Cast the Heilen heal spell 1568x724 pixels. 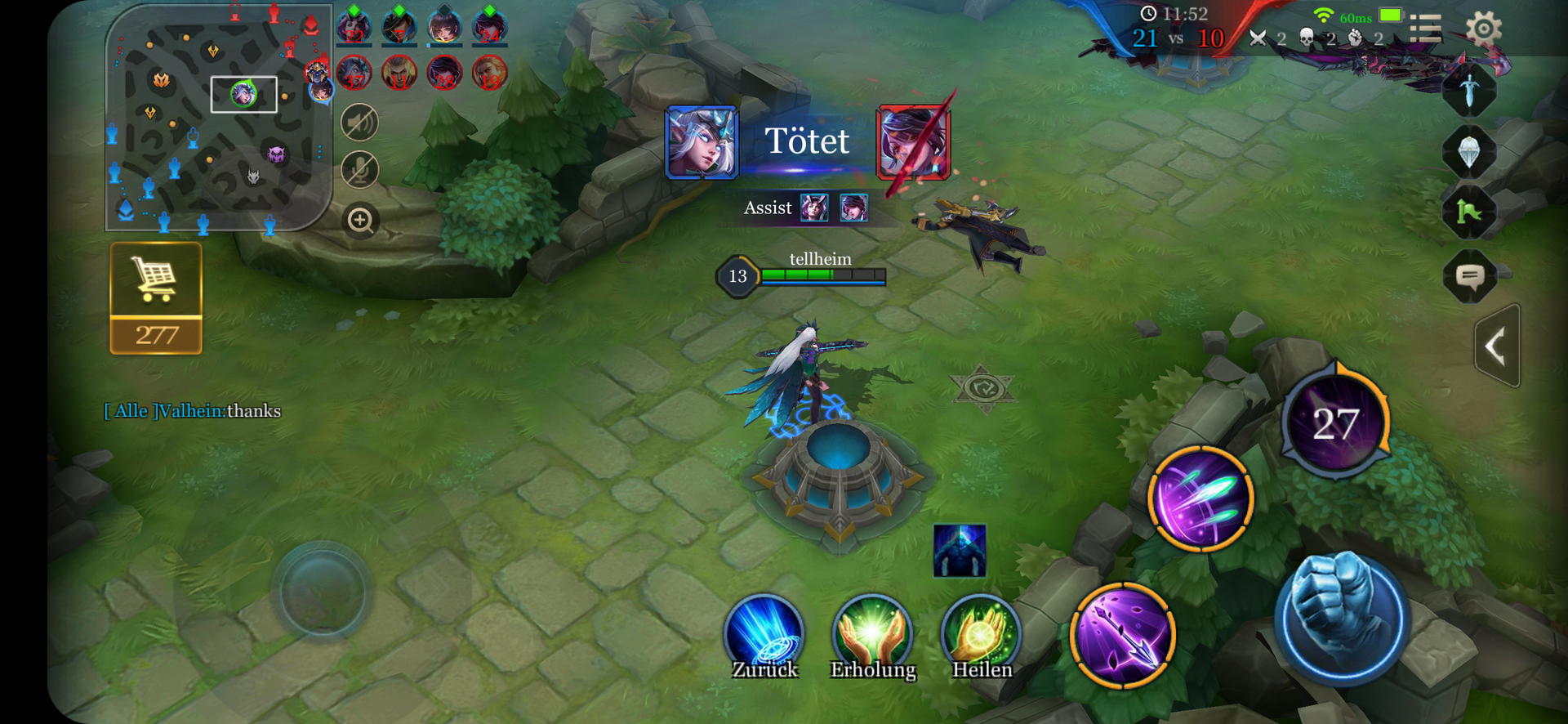tap(981, 635)
